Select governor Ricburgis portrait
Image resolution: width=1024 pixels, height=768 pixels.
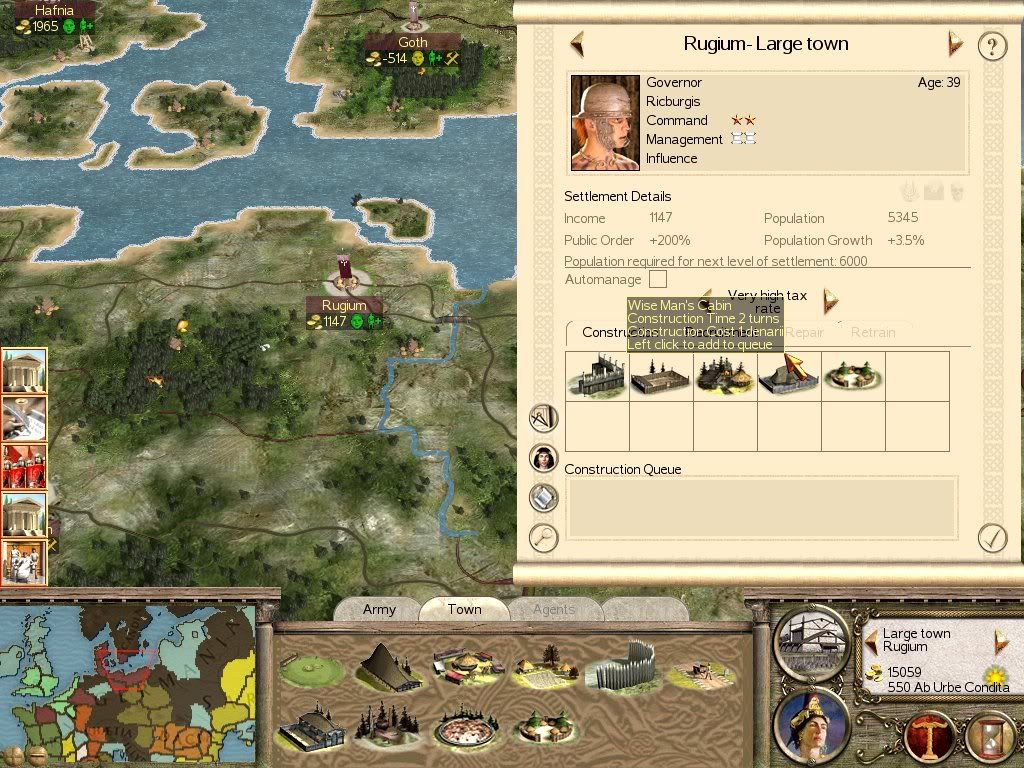point(605,123)
